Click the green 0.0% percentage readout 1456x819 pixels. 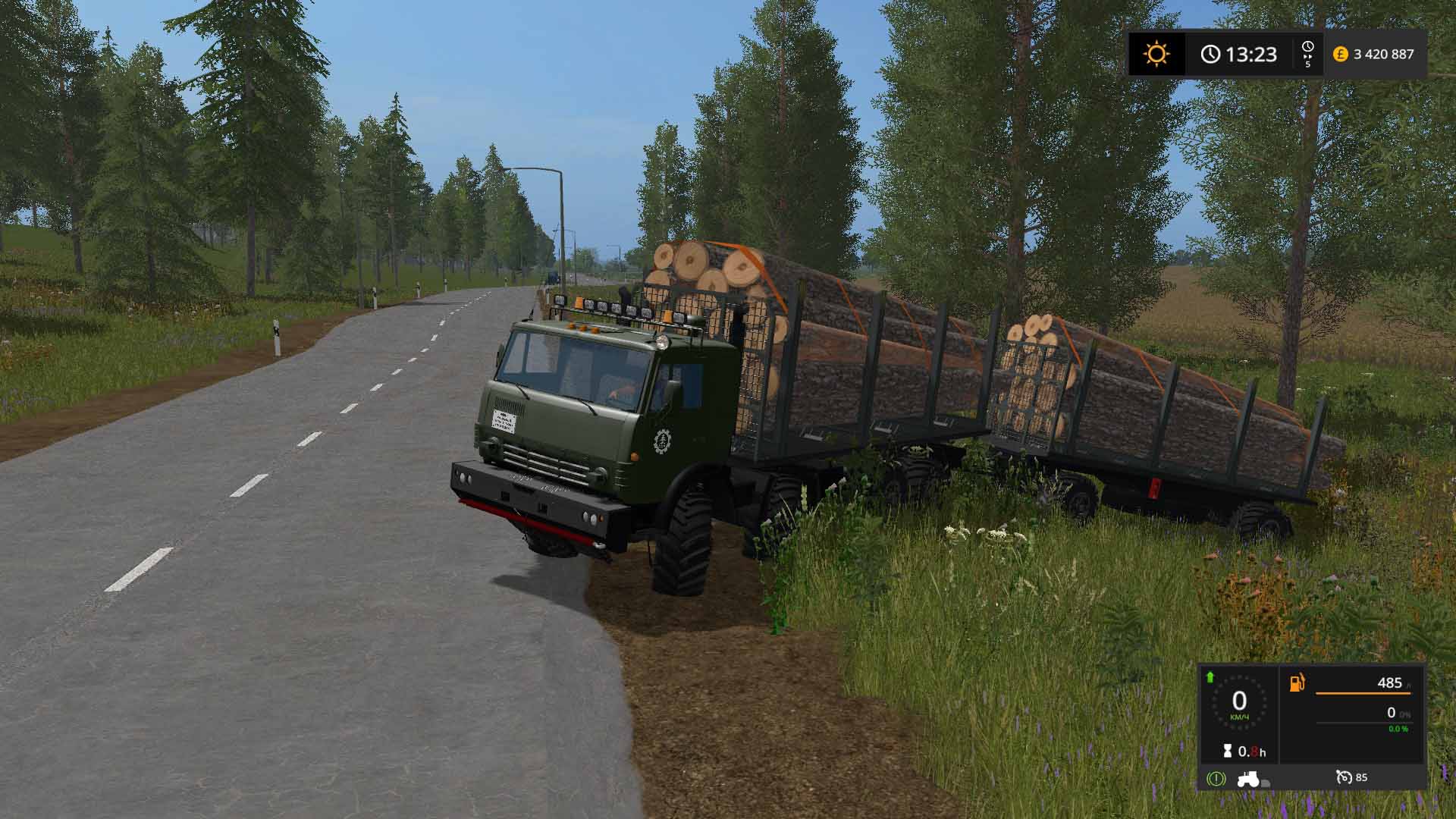(1397, 729)
